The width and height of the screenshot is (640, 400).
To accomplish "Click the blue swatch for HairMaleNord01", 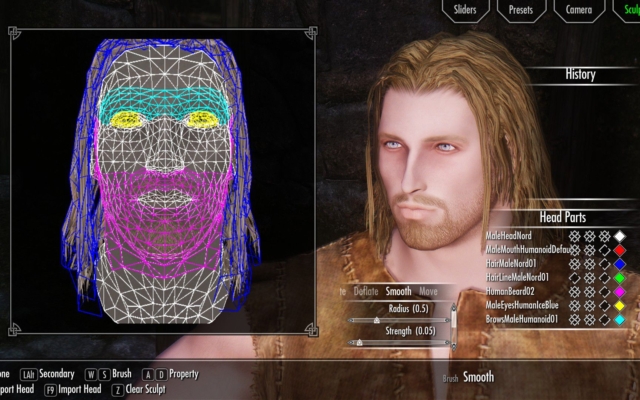I will tap(620, 263).
